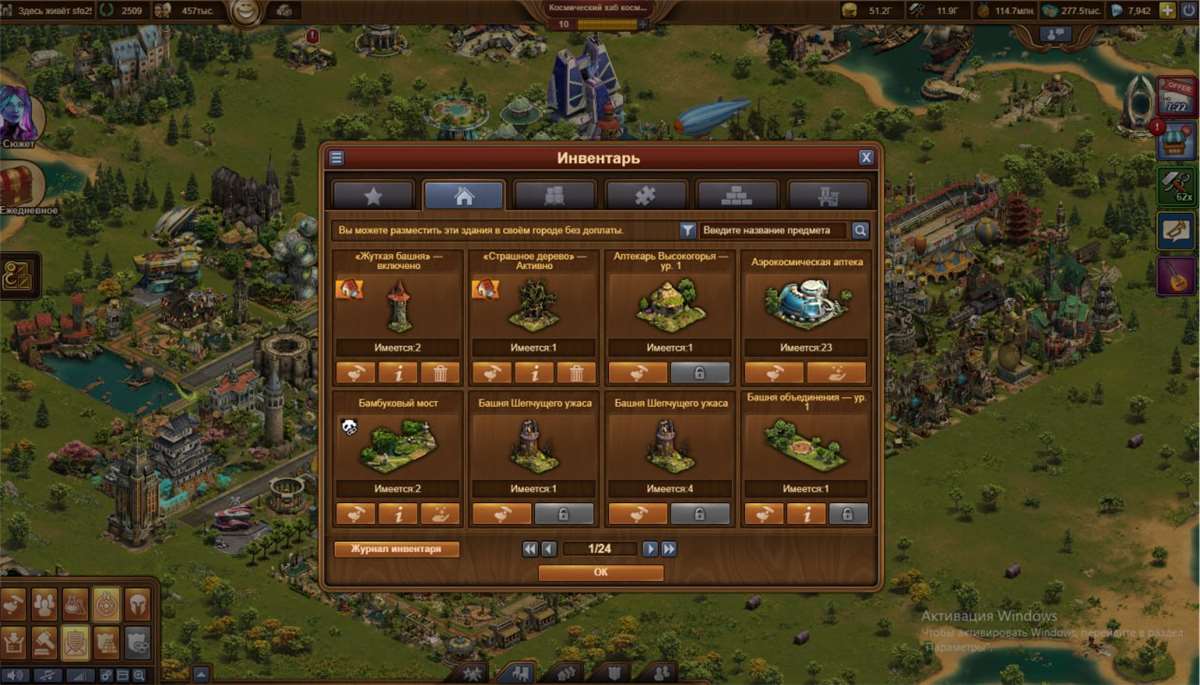The width and height of the screenshot is (1200, 685).
Task: Type in the item name search field
Action: point(772,230)
